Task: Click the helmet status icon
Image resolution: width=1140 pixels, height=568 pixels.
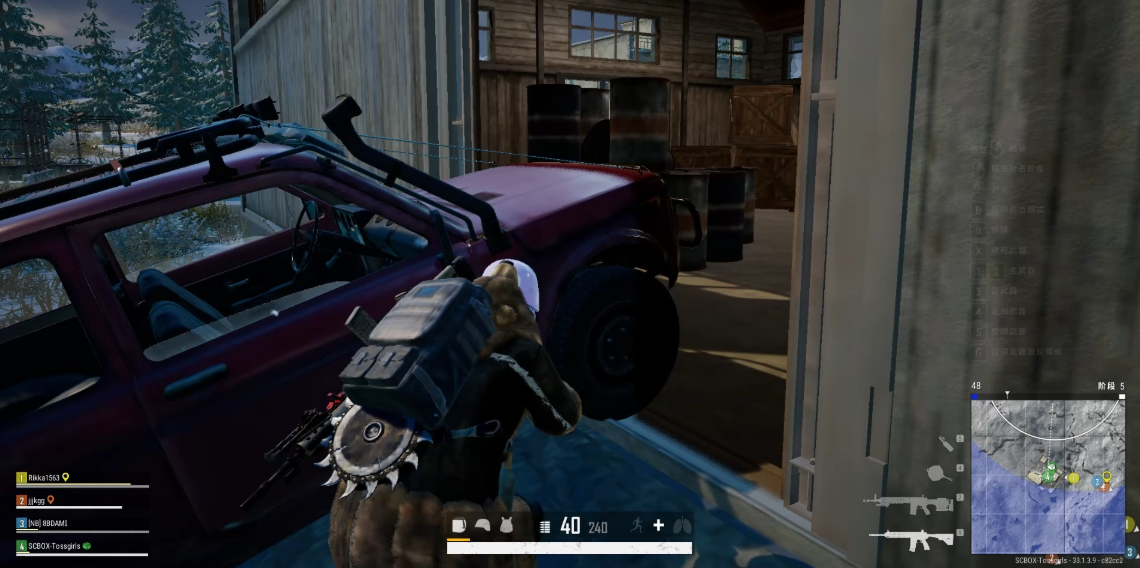Action: (483, 525)
